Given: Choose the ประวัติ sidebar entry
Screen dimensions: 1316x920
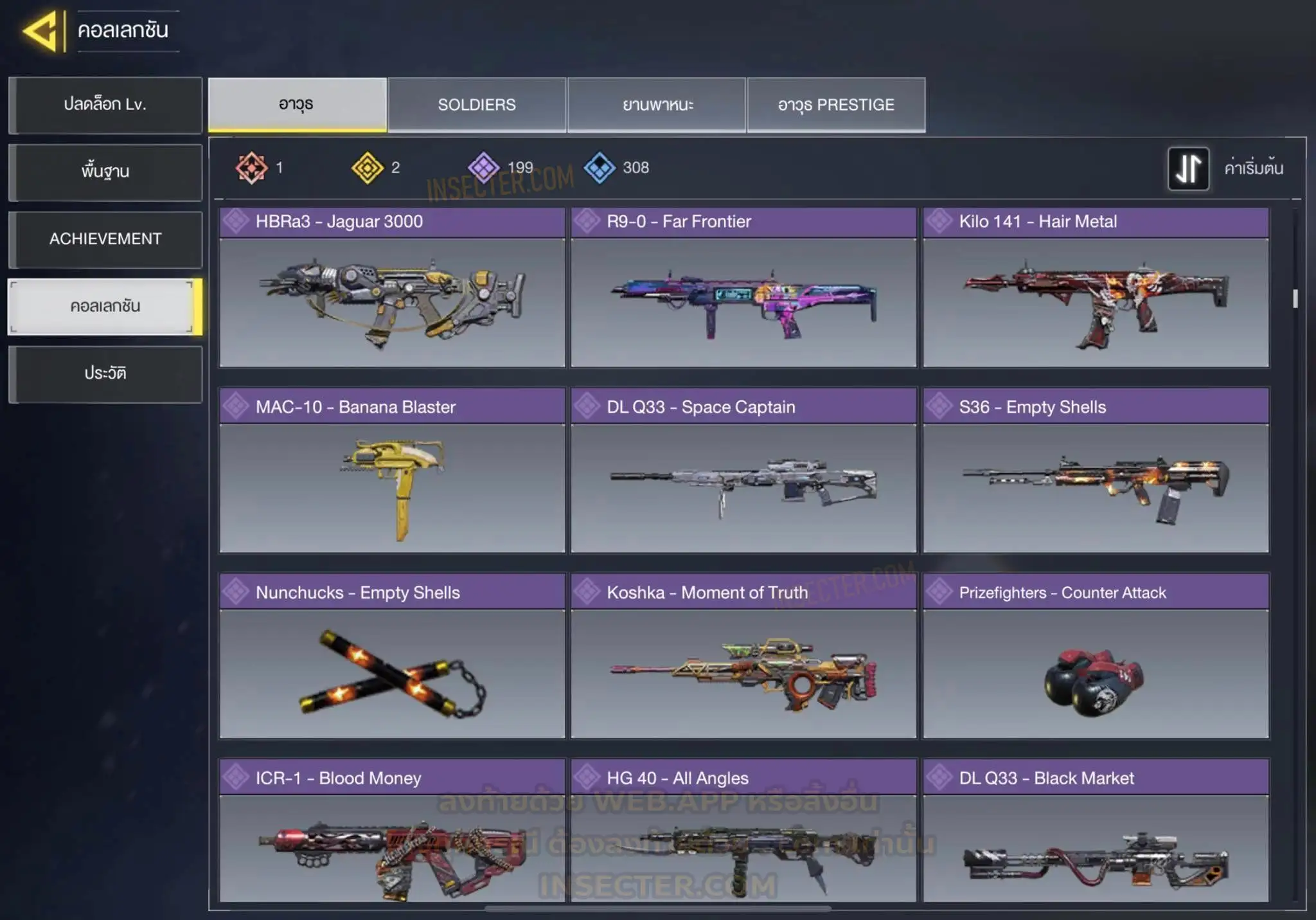Looking at the screenshot, I should 105,374.
